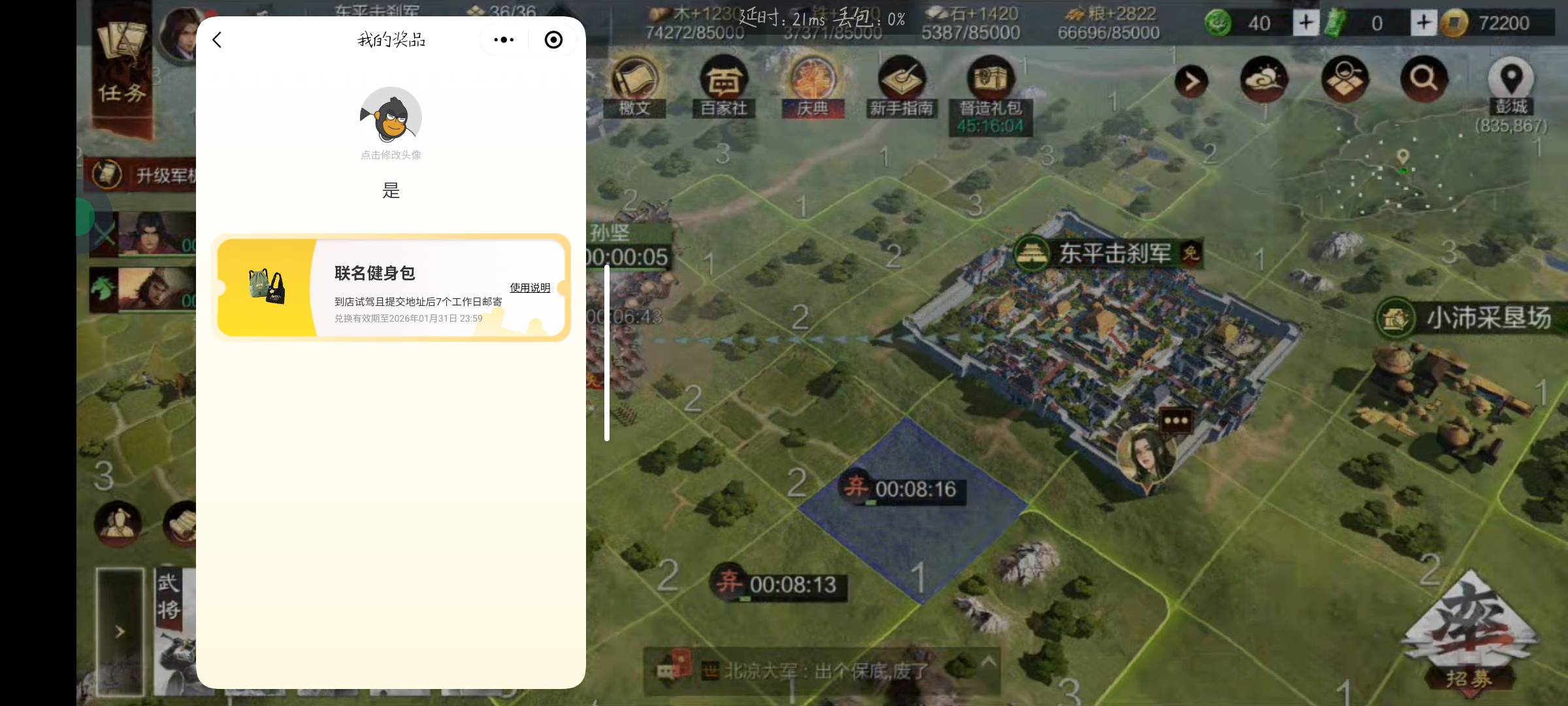Open the 庆典 celebration event

pos(813,86)
